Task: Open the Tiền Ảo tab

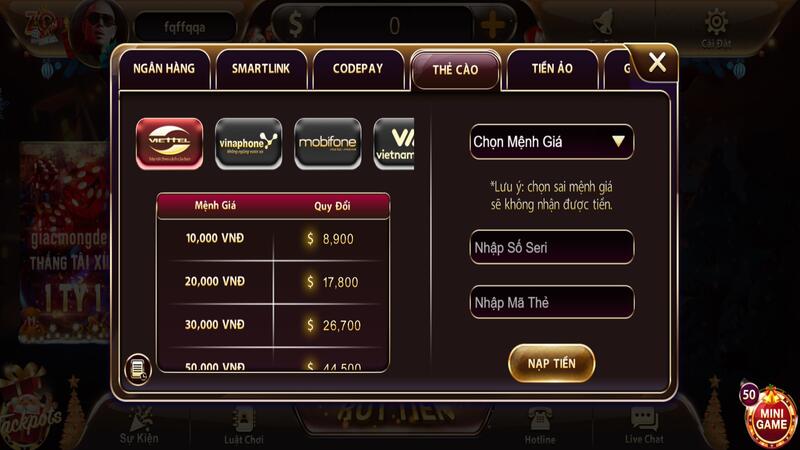Action: (551, 69)
